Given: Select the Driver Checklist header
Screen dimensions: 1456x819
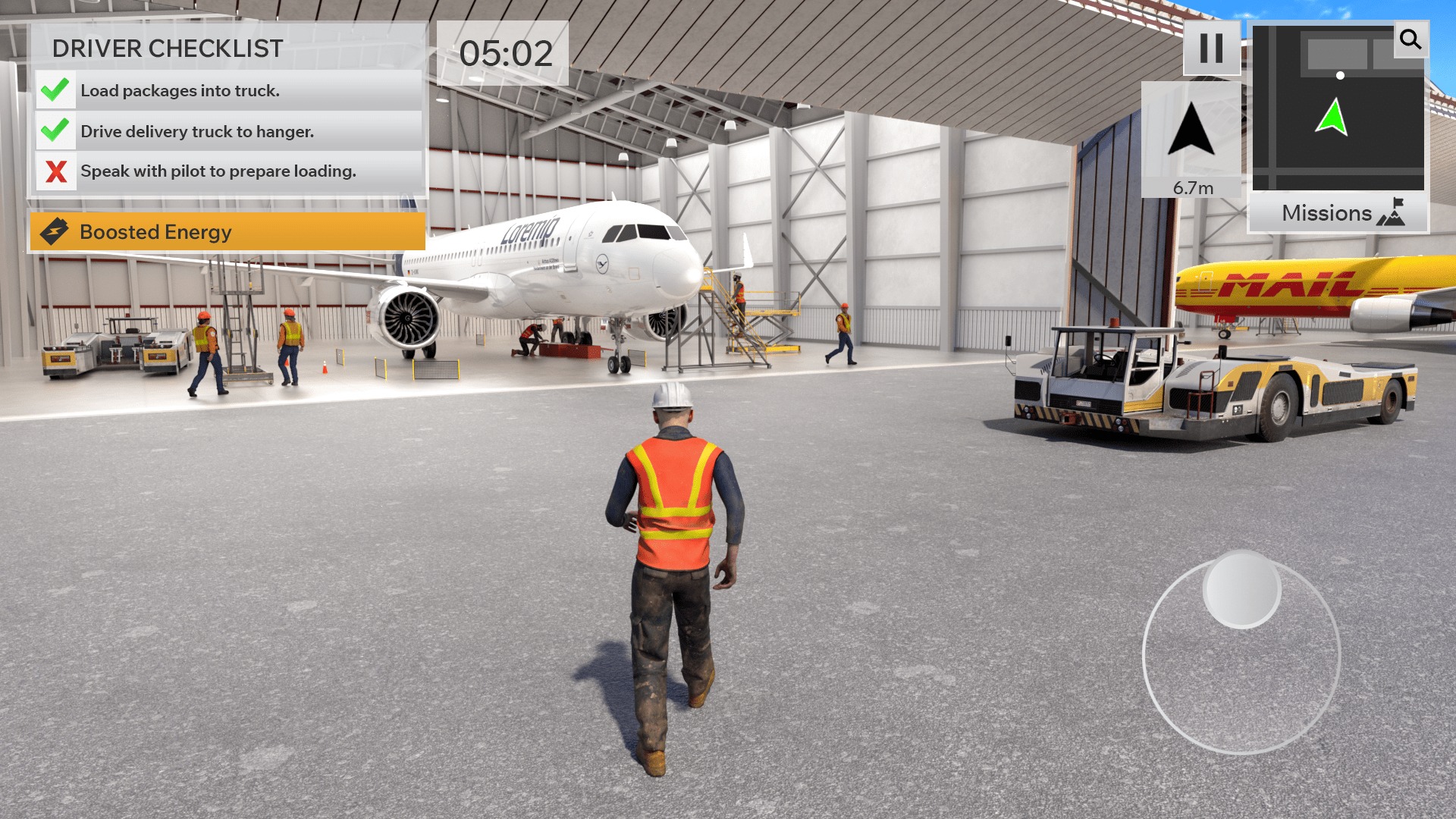Looking at the screenshot, I should pos(167,49).
